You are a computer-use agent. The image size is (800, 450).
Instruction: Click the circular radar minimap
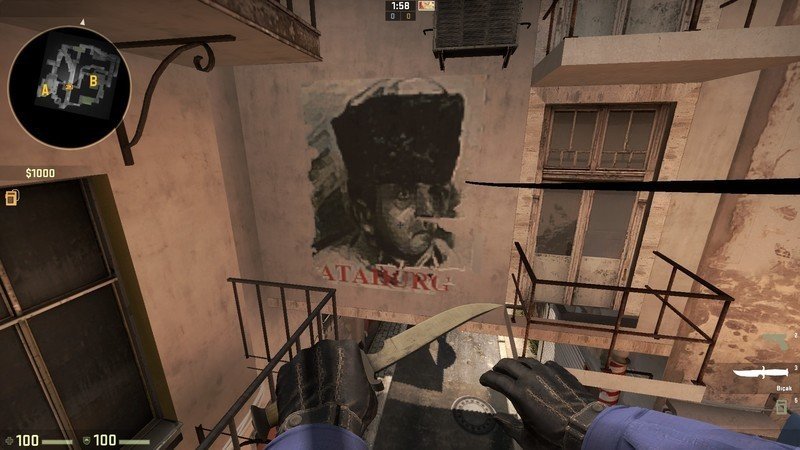69,84
